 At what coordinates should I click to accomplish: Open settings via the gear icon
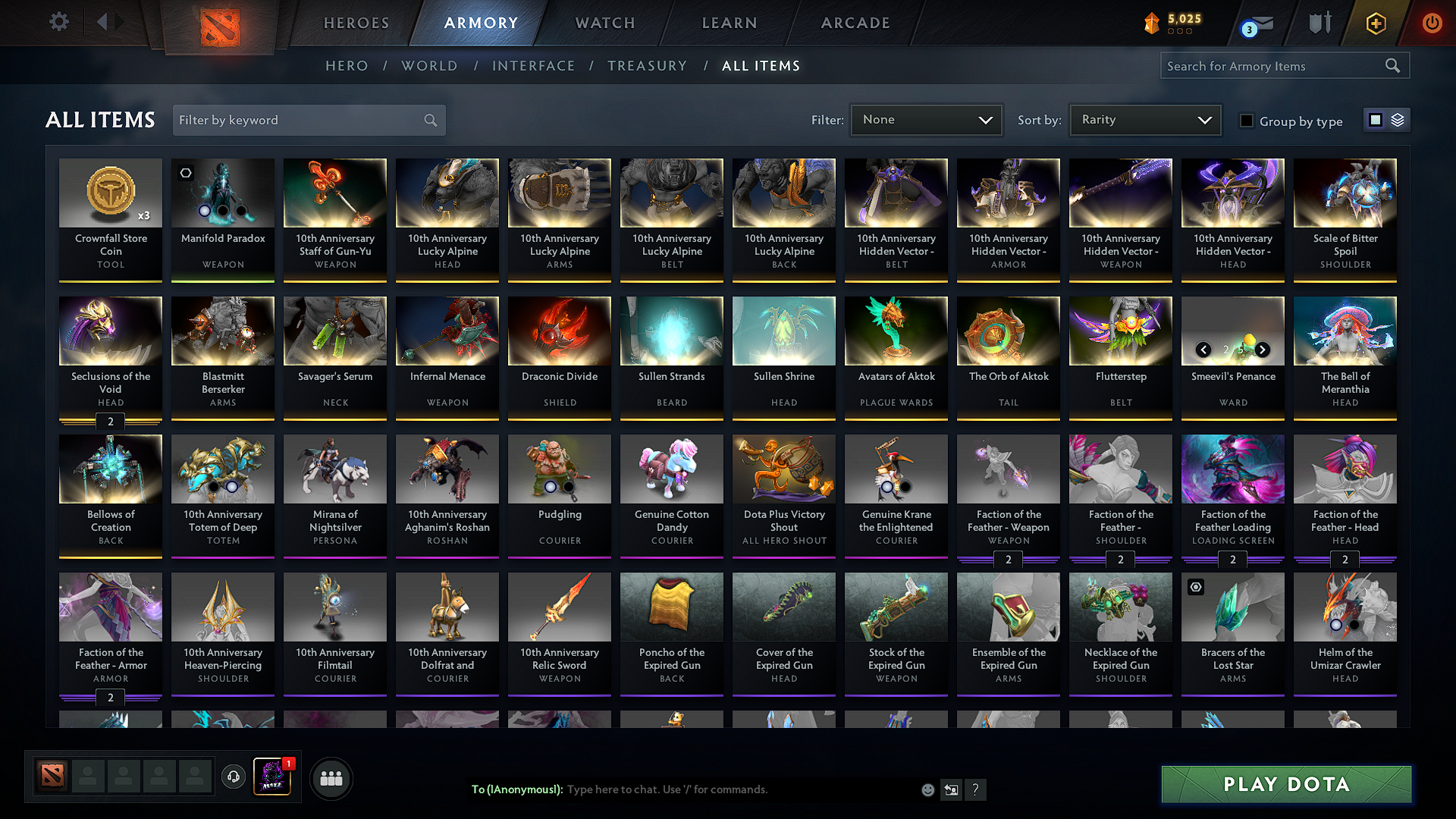point(58,22)
